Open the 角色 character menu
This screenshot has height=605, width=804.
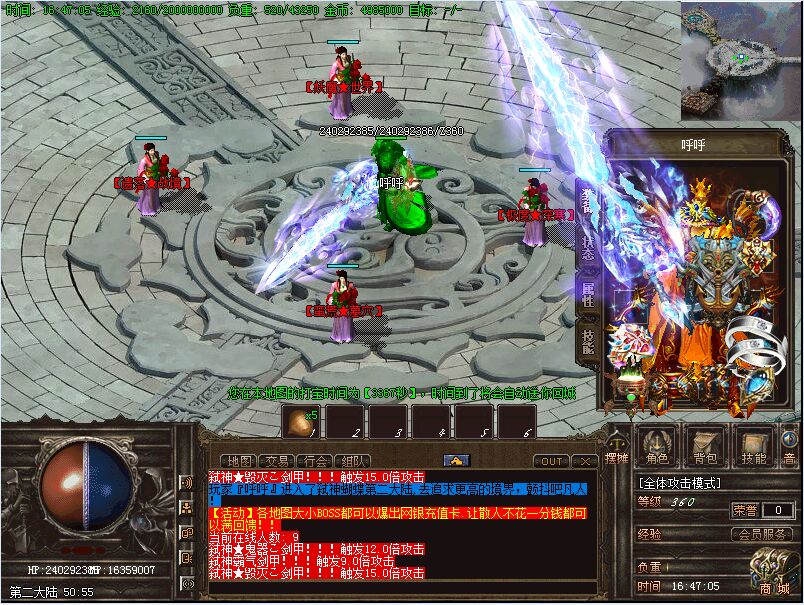(x=657, y=447)
